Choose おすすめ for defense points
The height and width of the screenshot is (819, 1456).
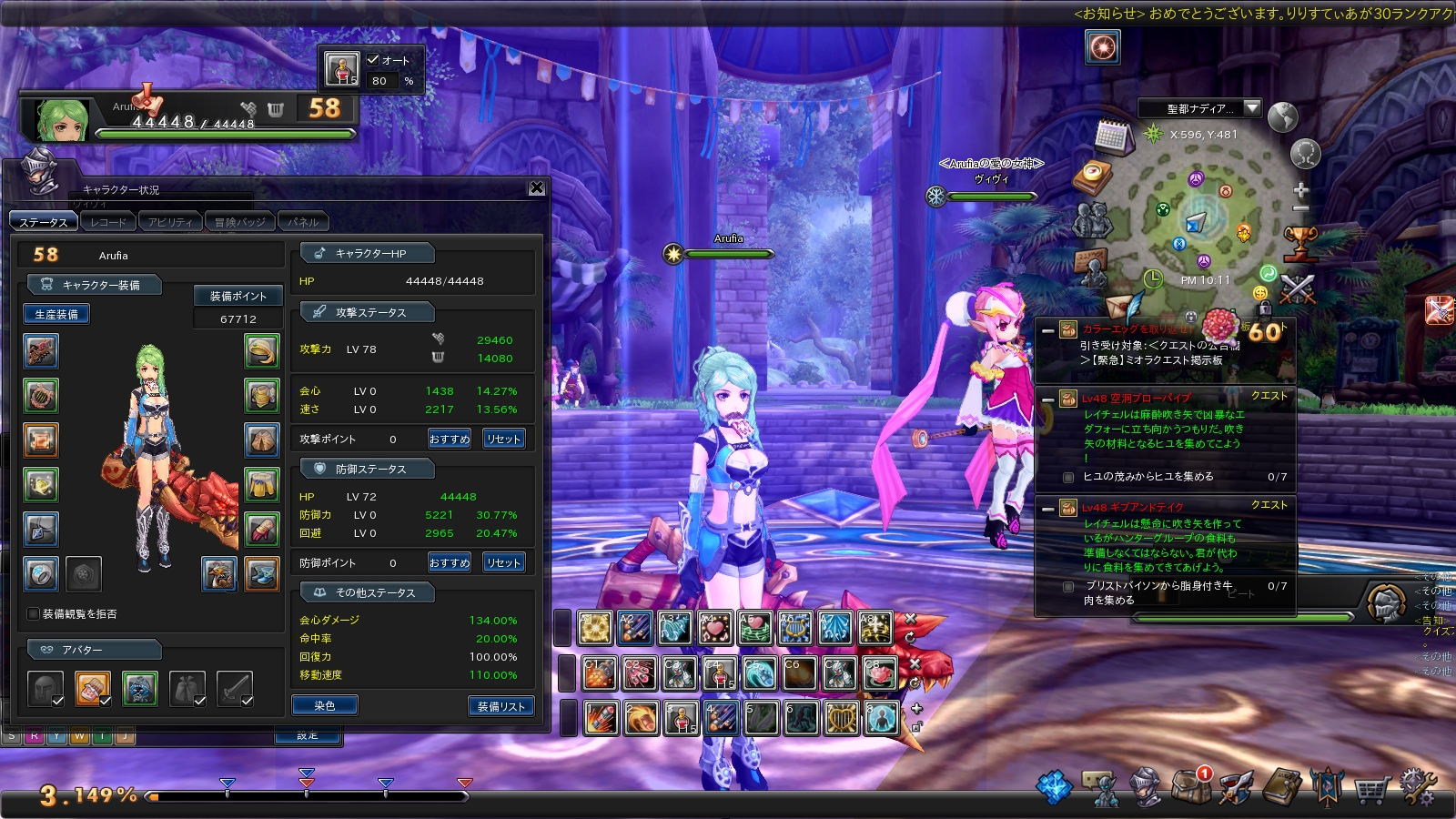coord(450,562)
